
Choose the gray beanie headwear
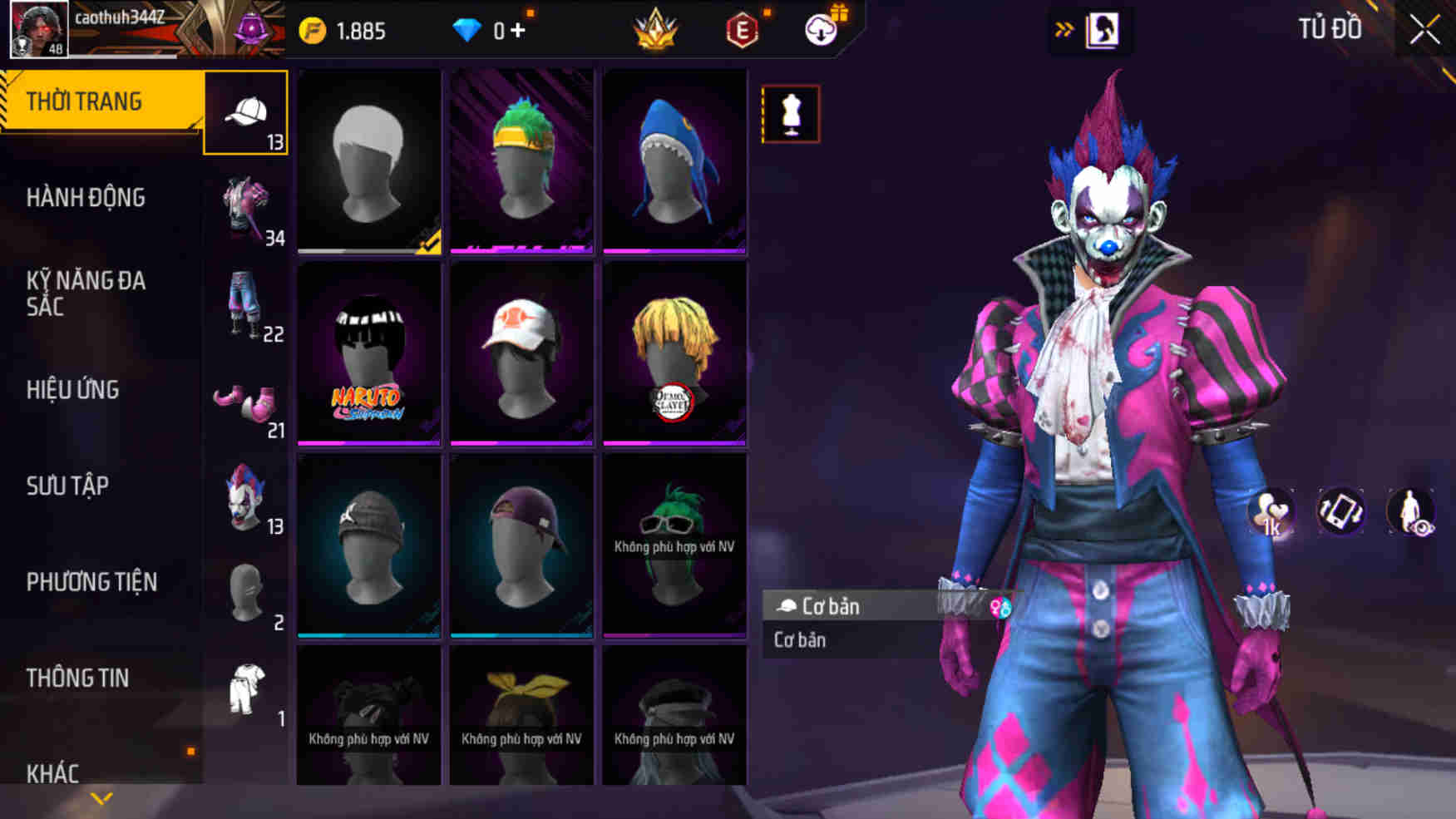pos(369,545)
